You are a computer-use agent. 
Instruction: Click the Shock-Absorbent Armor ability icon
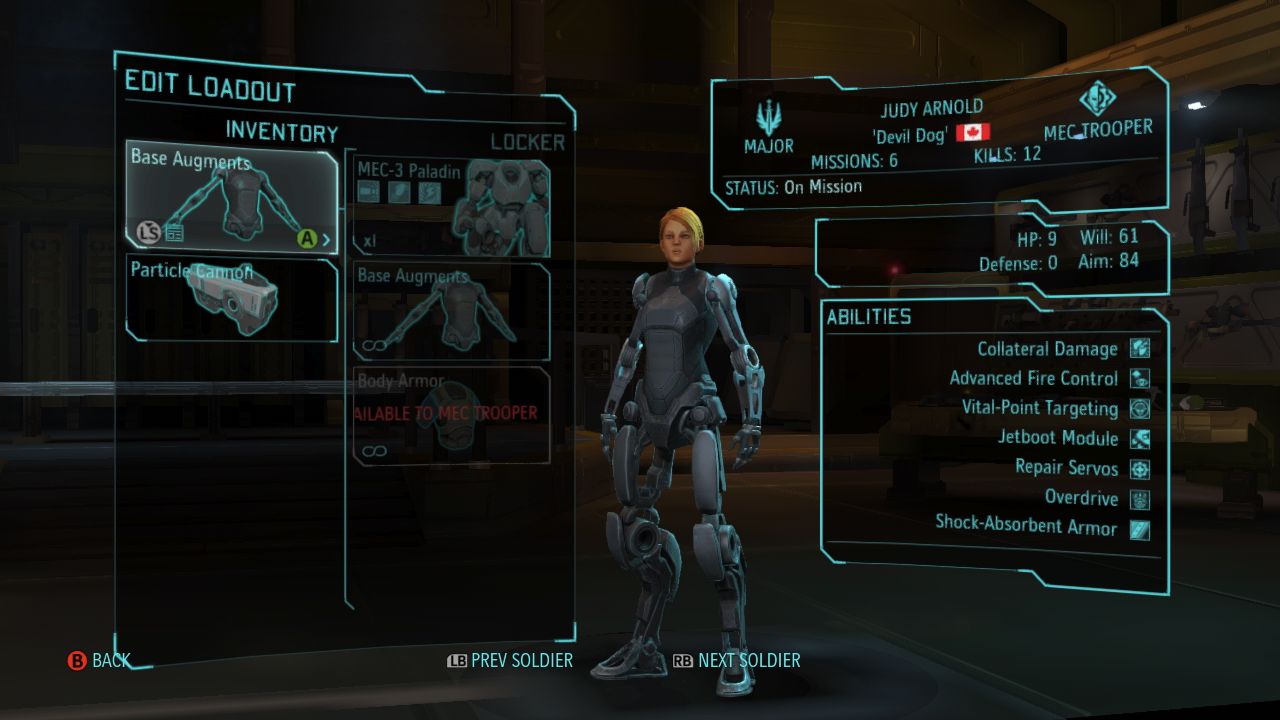pyautogui.click(x=1140, y=528)
